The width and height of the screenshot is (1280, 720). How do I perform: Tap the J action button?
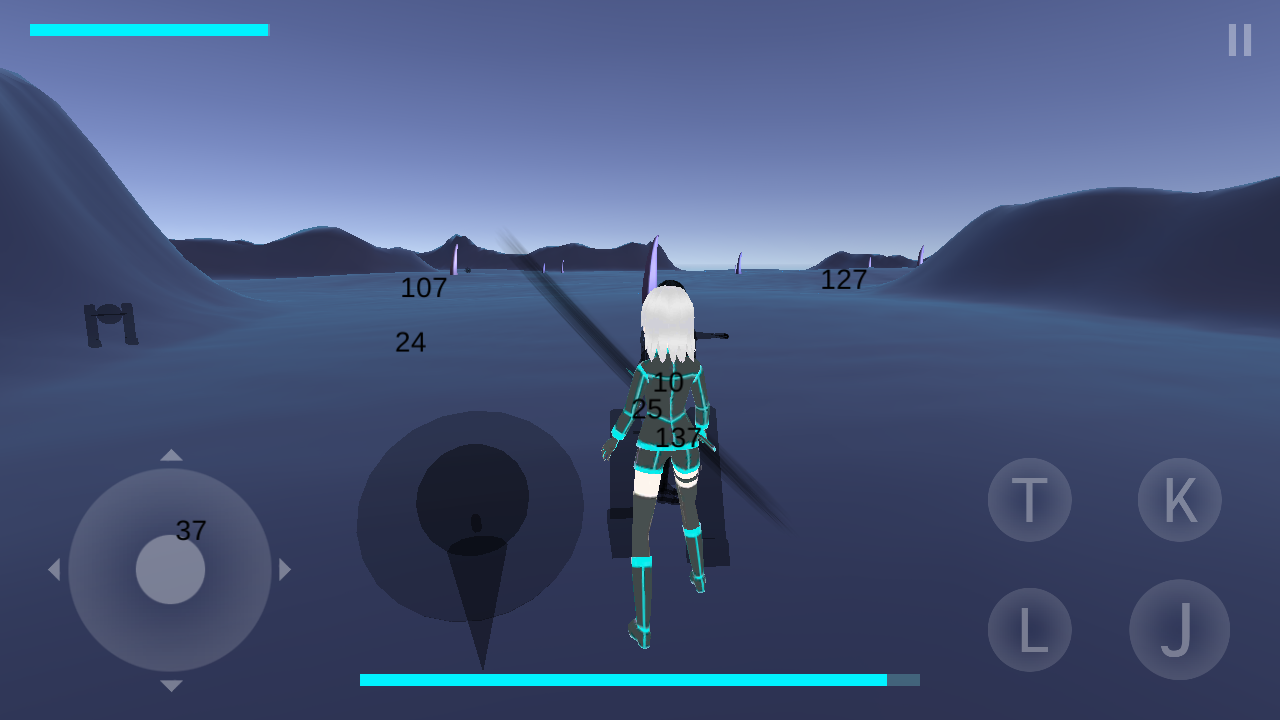click(x=1179, y=629)
